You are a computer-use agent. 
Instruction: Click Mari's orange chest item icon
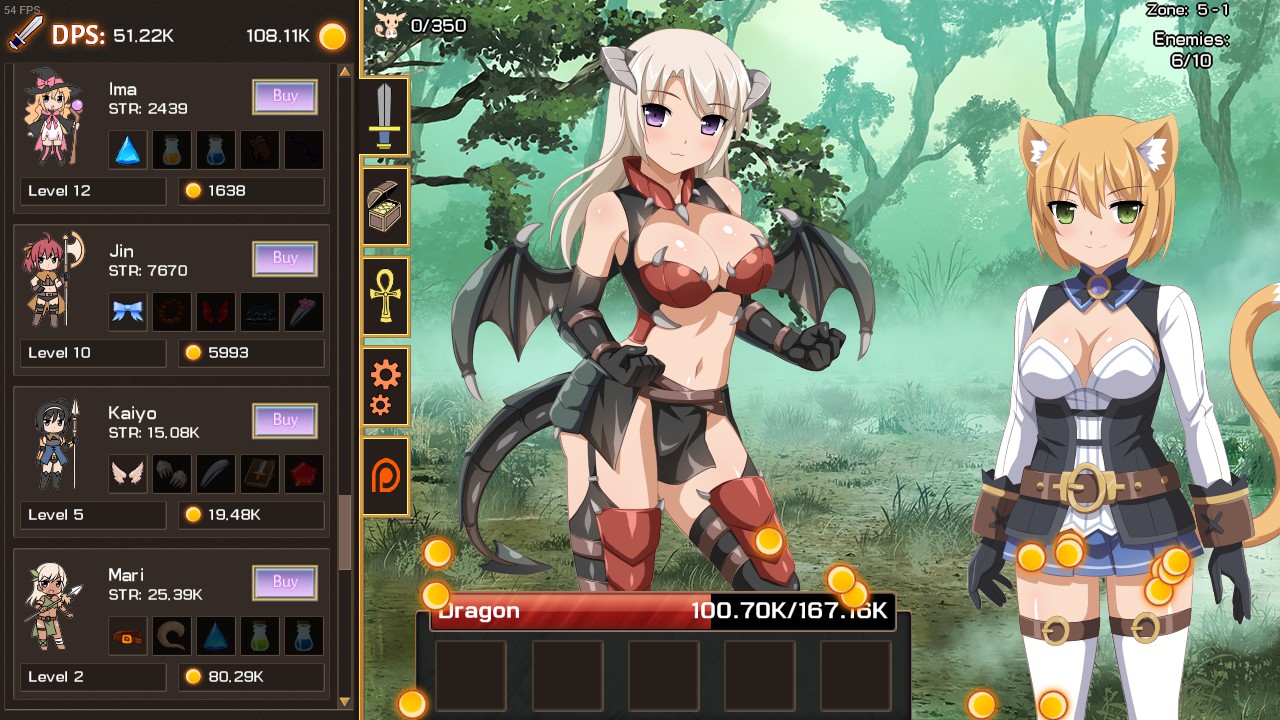[127, 635]
